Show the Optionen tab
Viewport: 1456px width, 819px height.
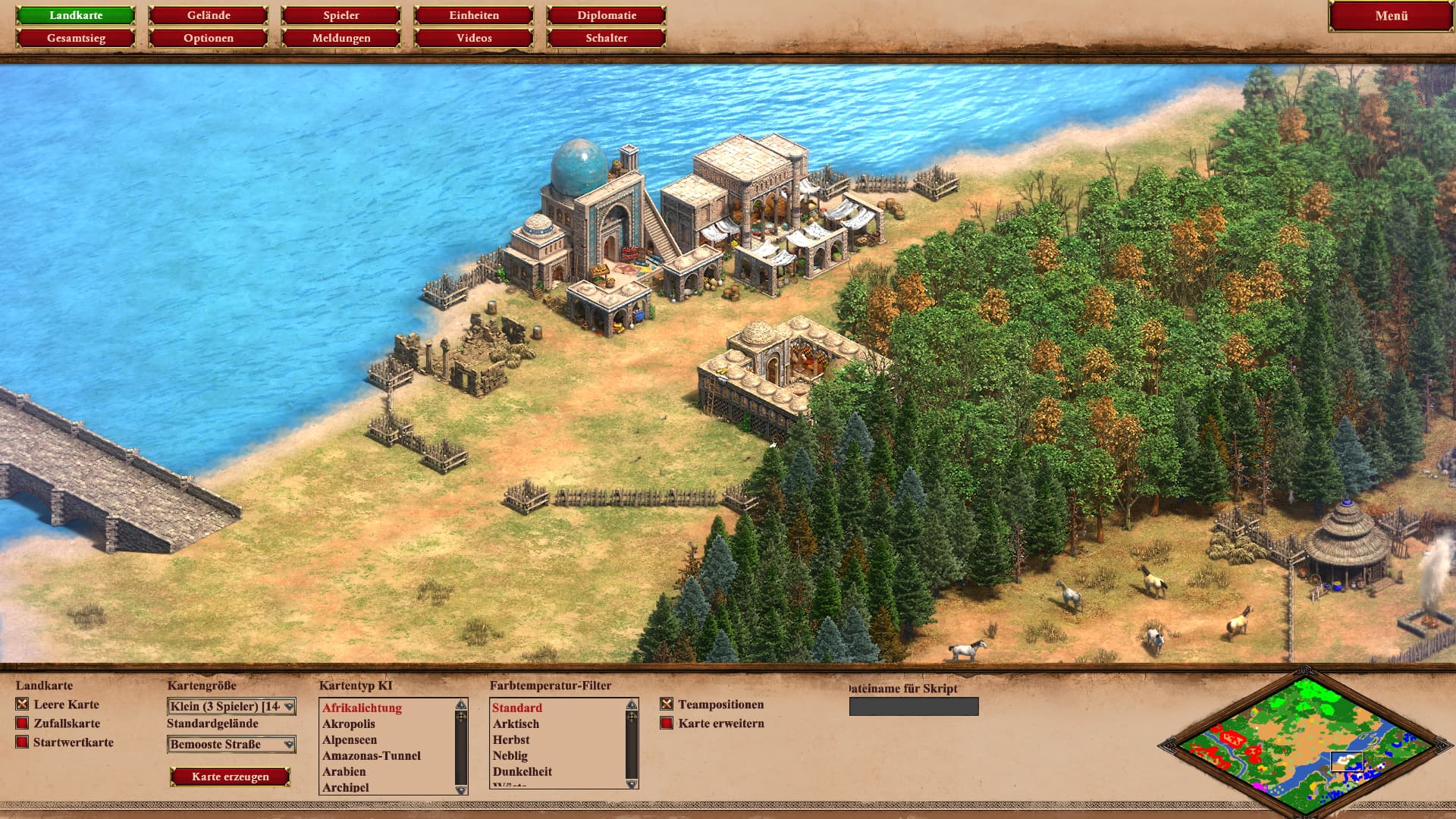(209, 38)
